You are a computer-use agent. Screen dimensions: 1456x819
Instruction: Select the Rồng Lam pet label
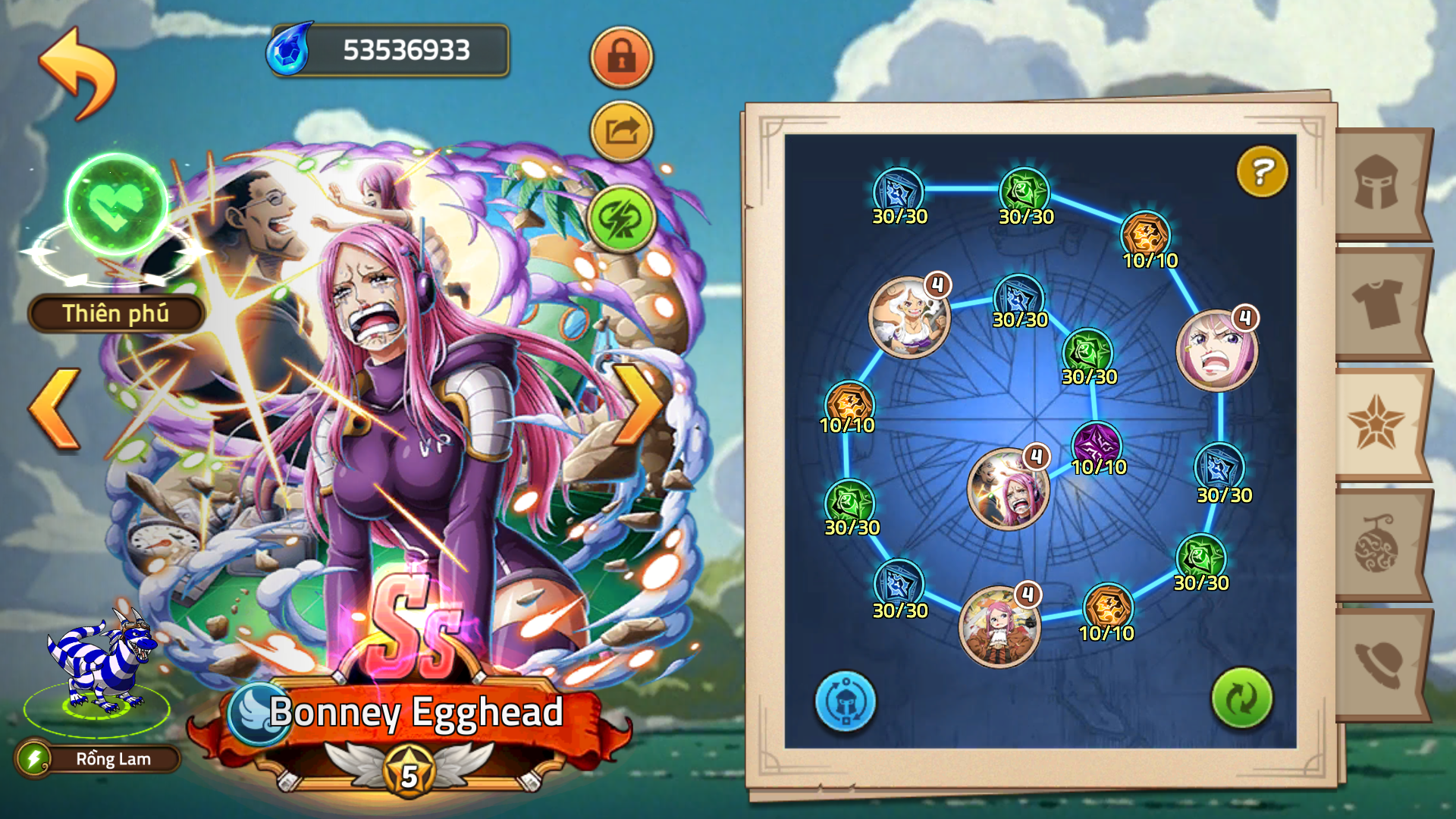[x=112, y=758]
